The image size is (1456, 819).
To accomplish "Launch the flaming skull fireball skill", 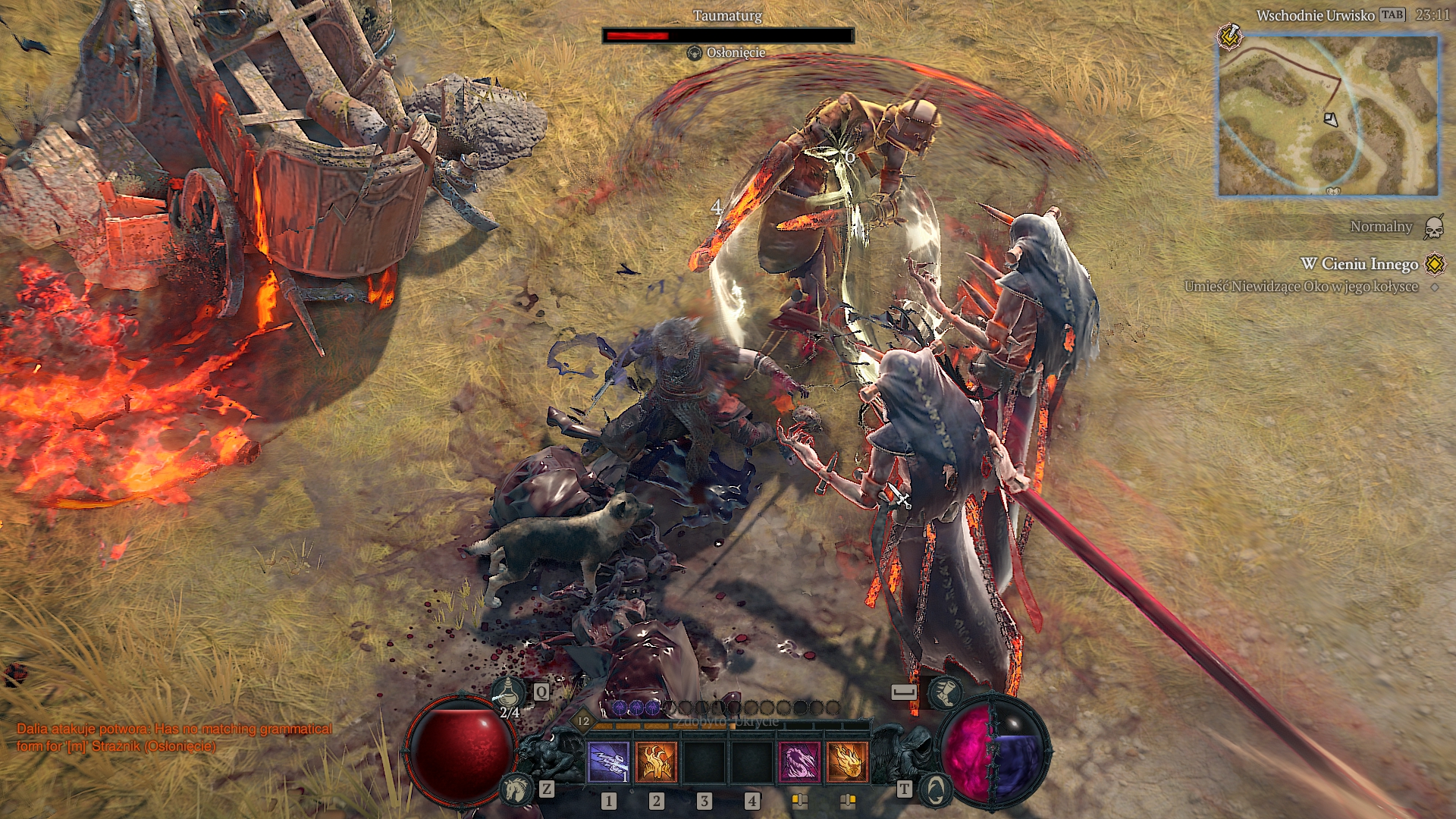I will point(847,761).
